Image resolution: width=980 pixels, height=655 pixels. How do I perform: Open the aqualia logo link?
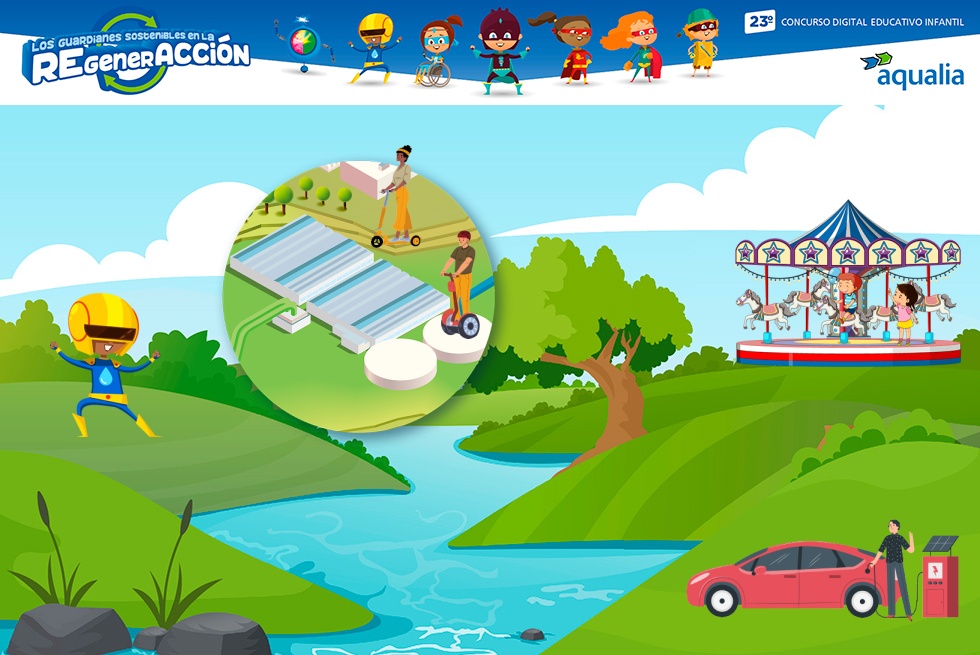point(912,70)
